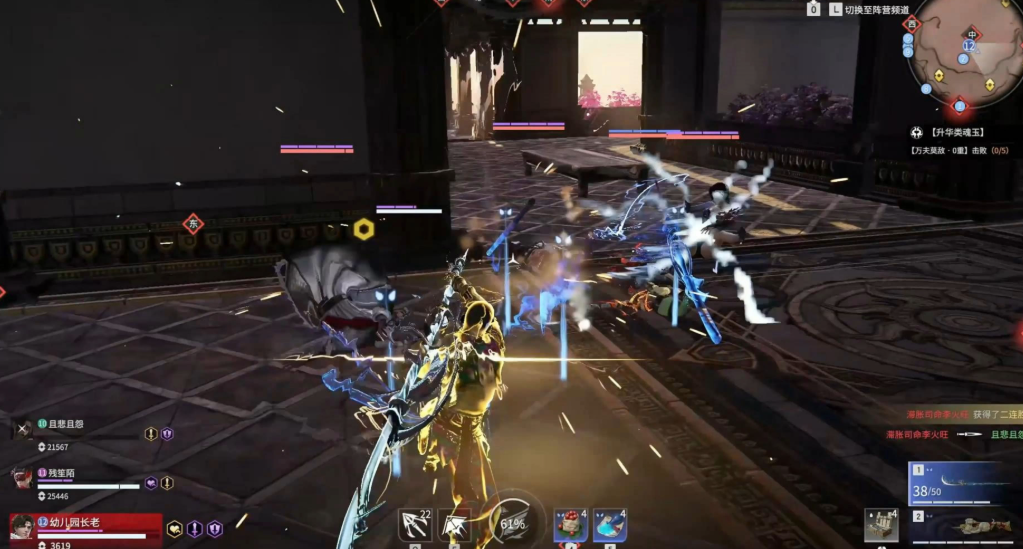Activate the grappling hook with 22 charges

pos(414,525)
